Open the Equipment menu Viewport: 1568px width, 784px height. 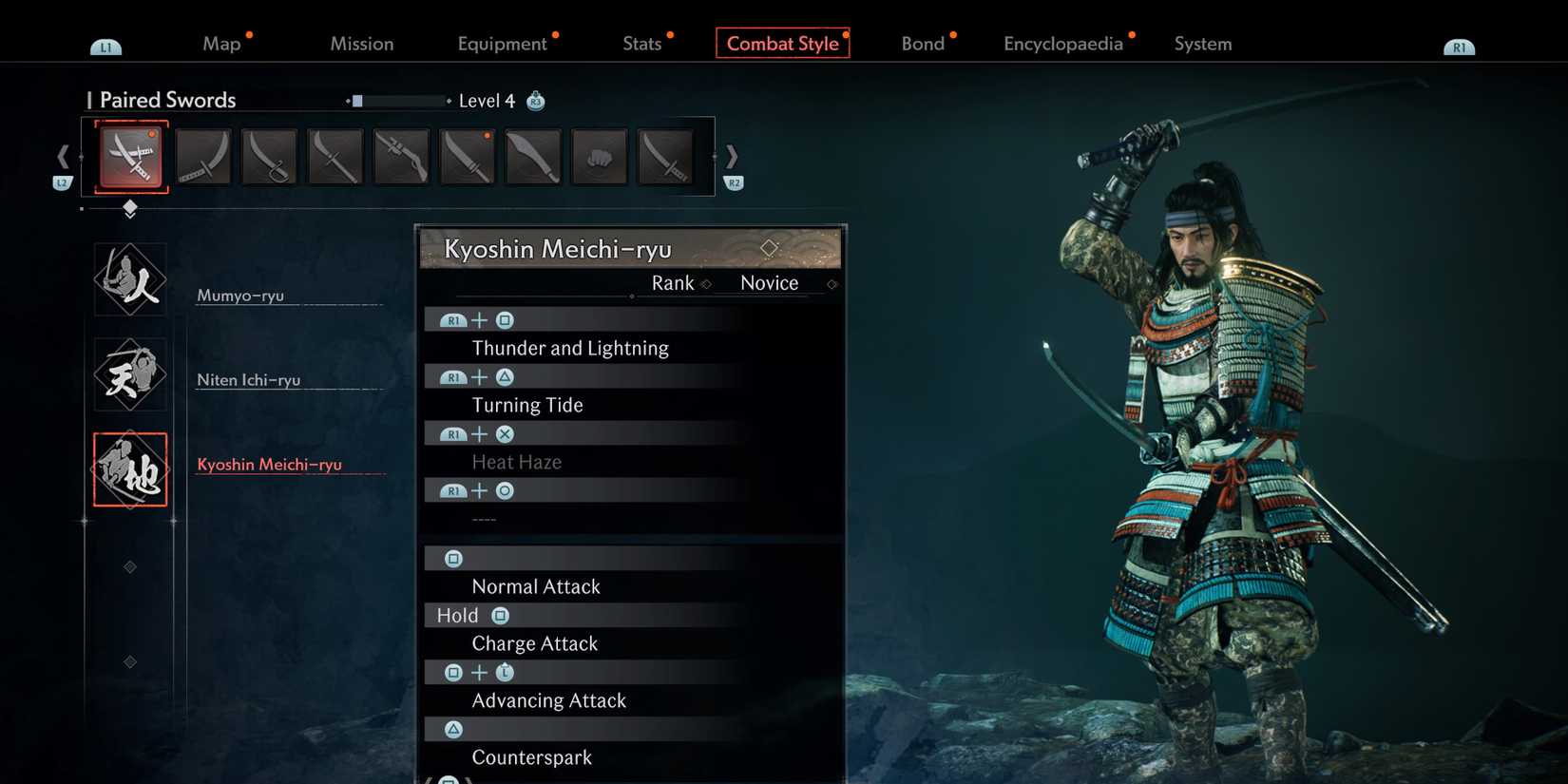pos(503,43)
